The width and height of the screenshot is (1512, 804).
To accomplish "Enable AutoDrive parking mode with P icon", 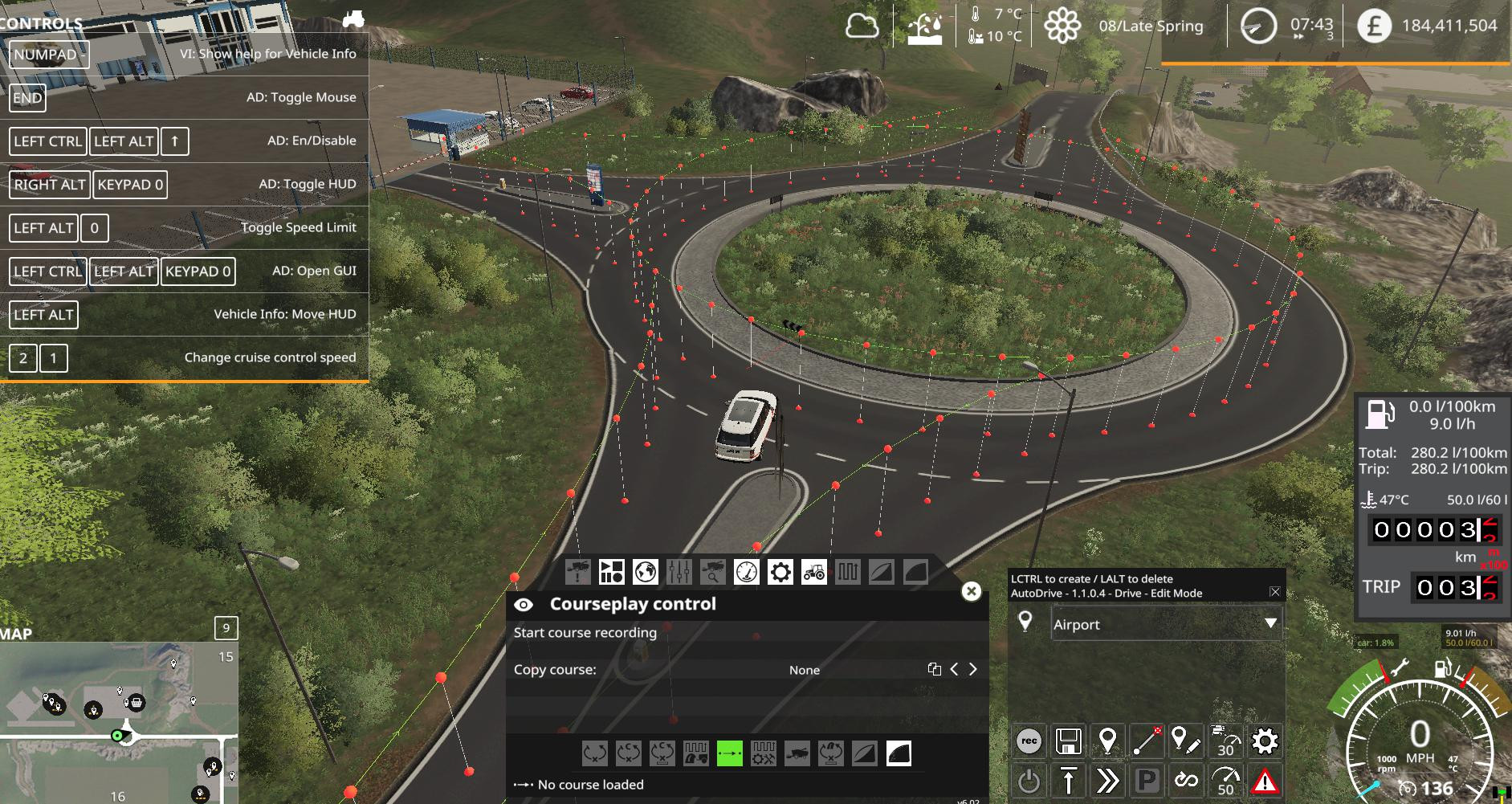I will point(1147,778).
